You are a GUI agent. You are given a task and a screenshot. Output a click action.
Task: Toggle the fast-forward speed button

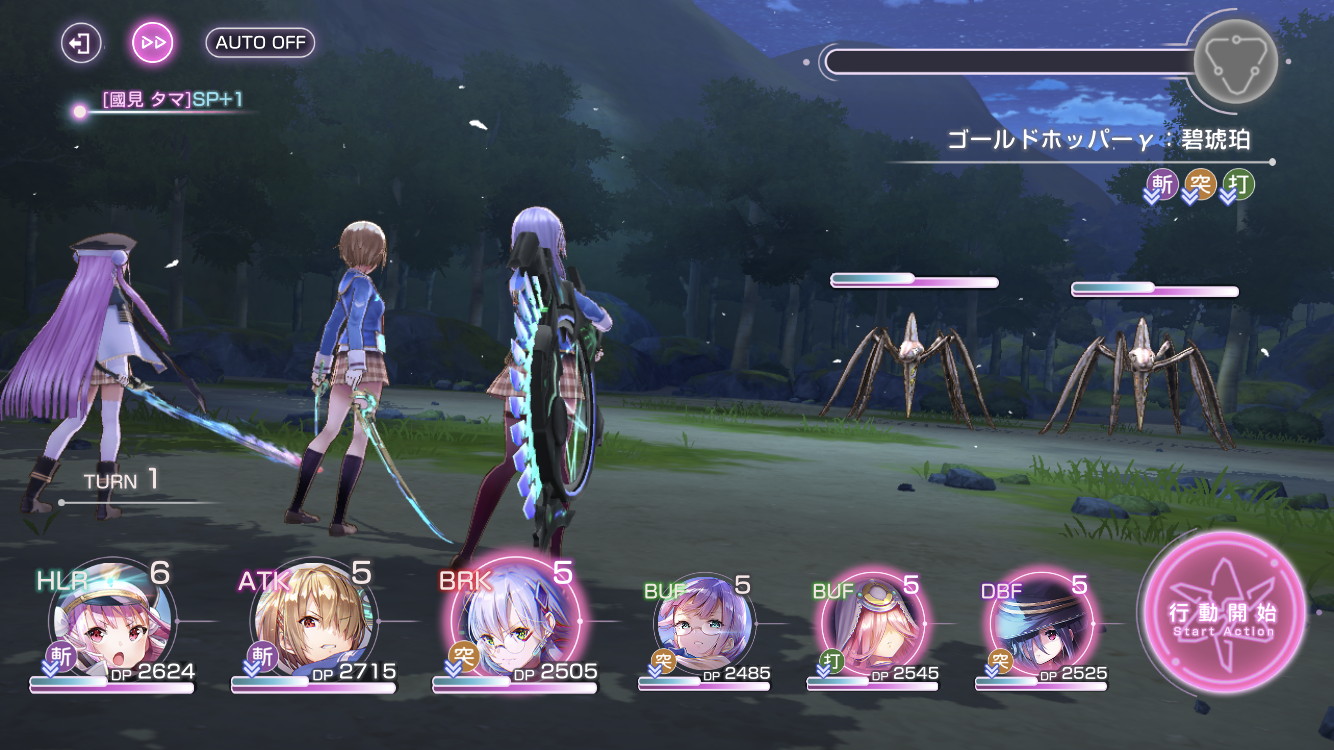tap(154, 43)
